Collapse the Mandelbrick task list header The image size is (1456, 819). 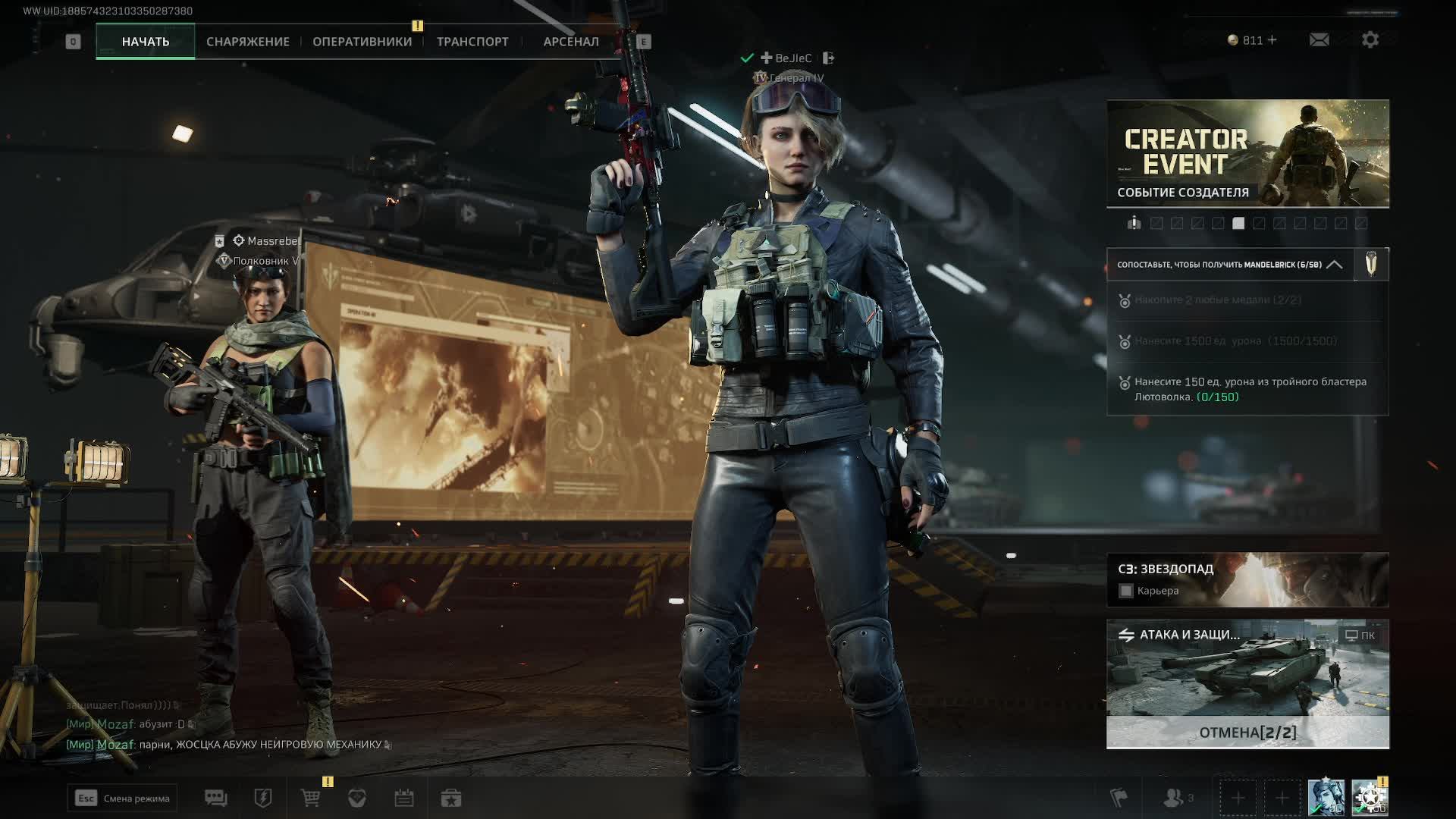coord(1334,265)
